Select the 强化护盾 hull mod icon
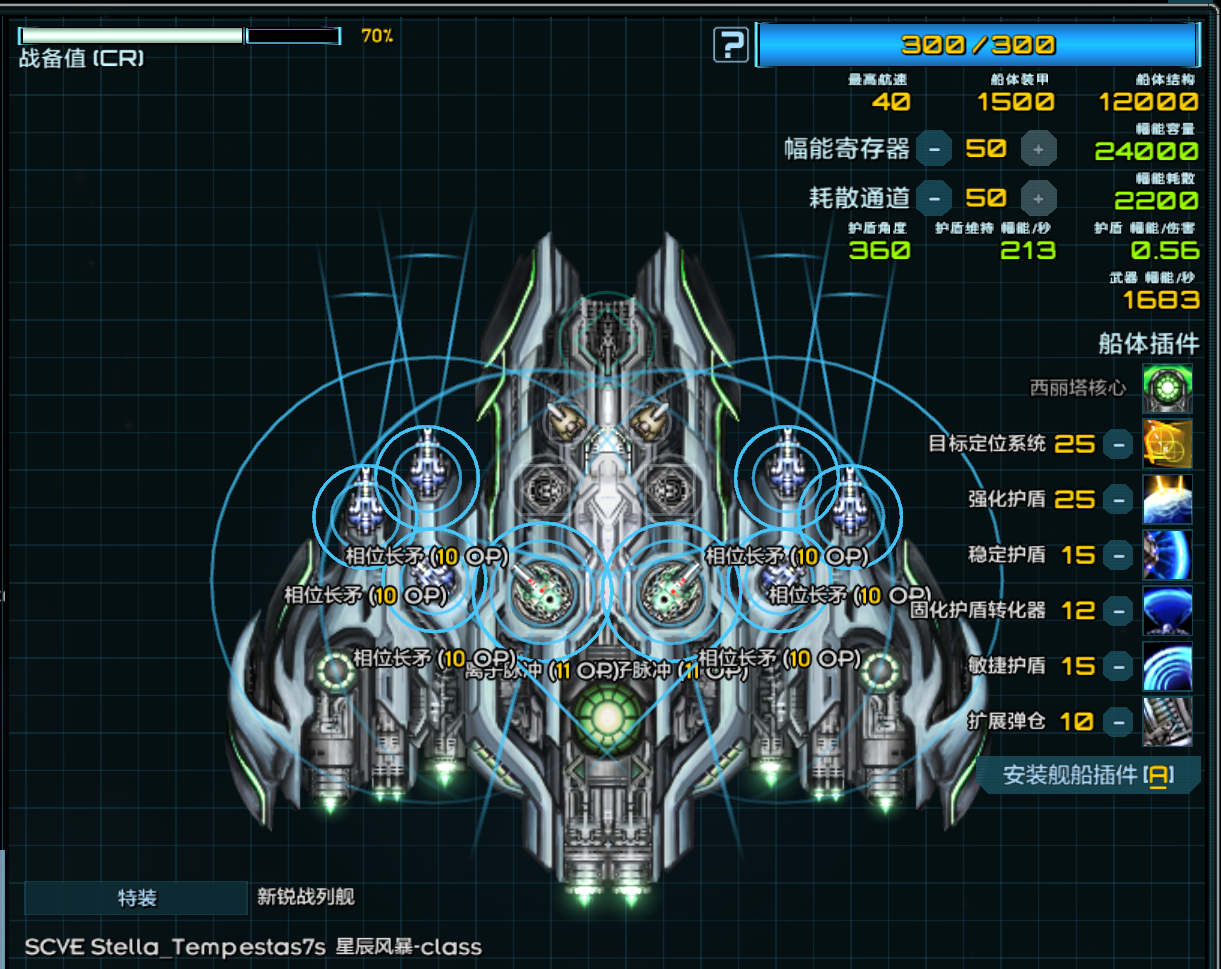 pos(1167,499)
